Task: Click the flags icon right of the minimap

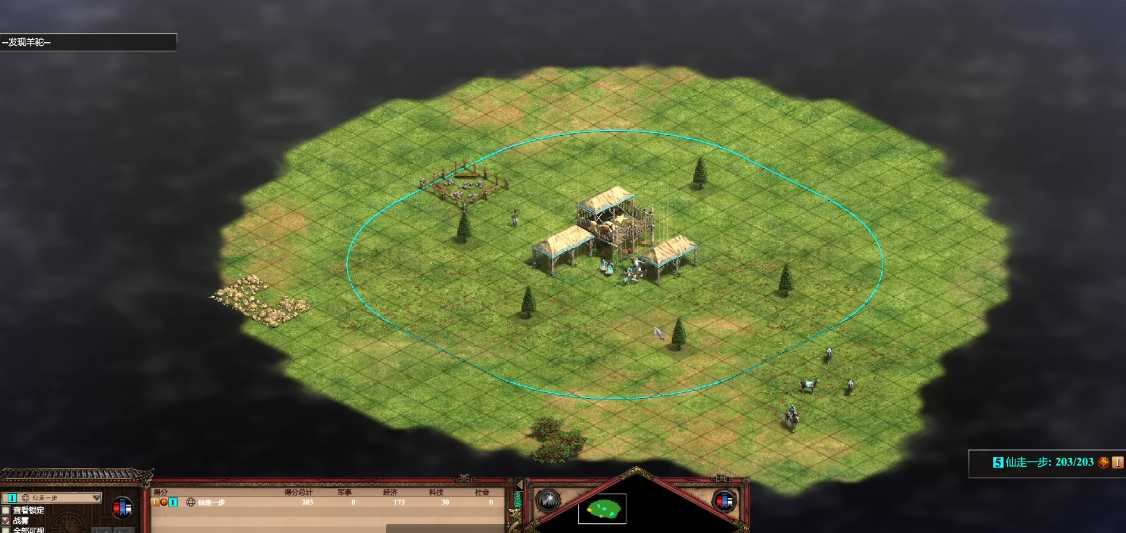Action: coord(725,500)
